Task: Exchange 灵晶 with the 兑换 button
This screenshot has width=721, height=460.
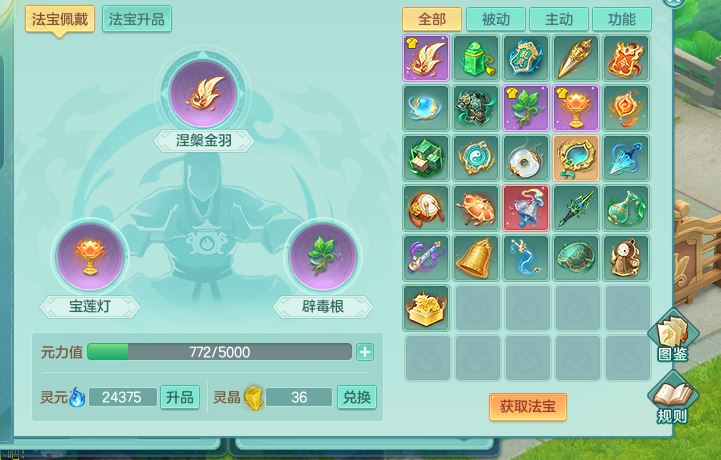Action: 356,397
